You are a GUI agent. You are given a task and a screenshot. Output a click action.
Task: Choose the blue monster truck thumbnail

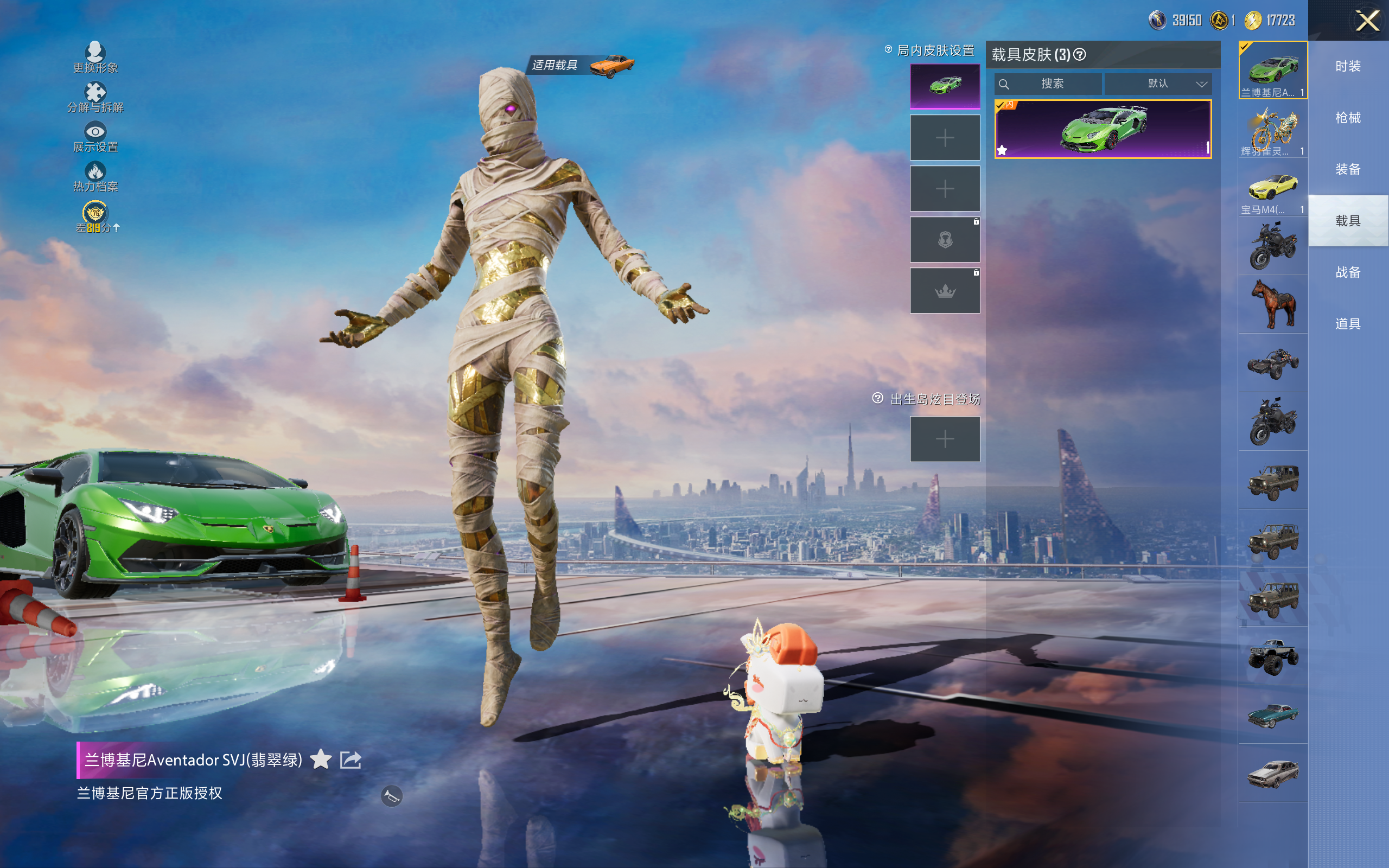coord(1272,656)
